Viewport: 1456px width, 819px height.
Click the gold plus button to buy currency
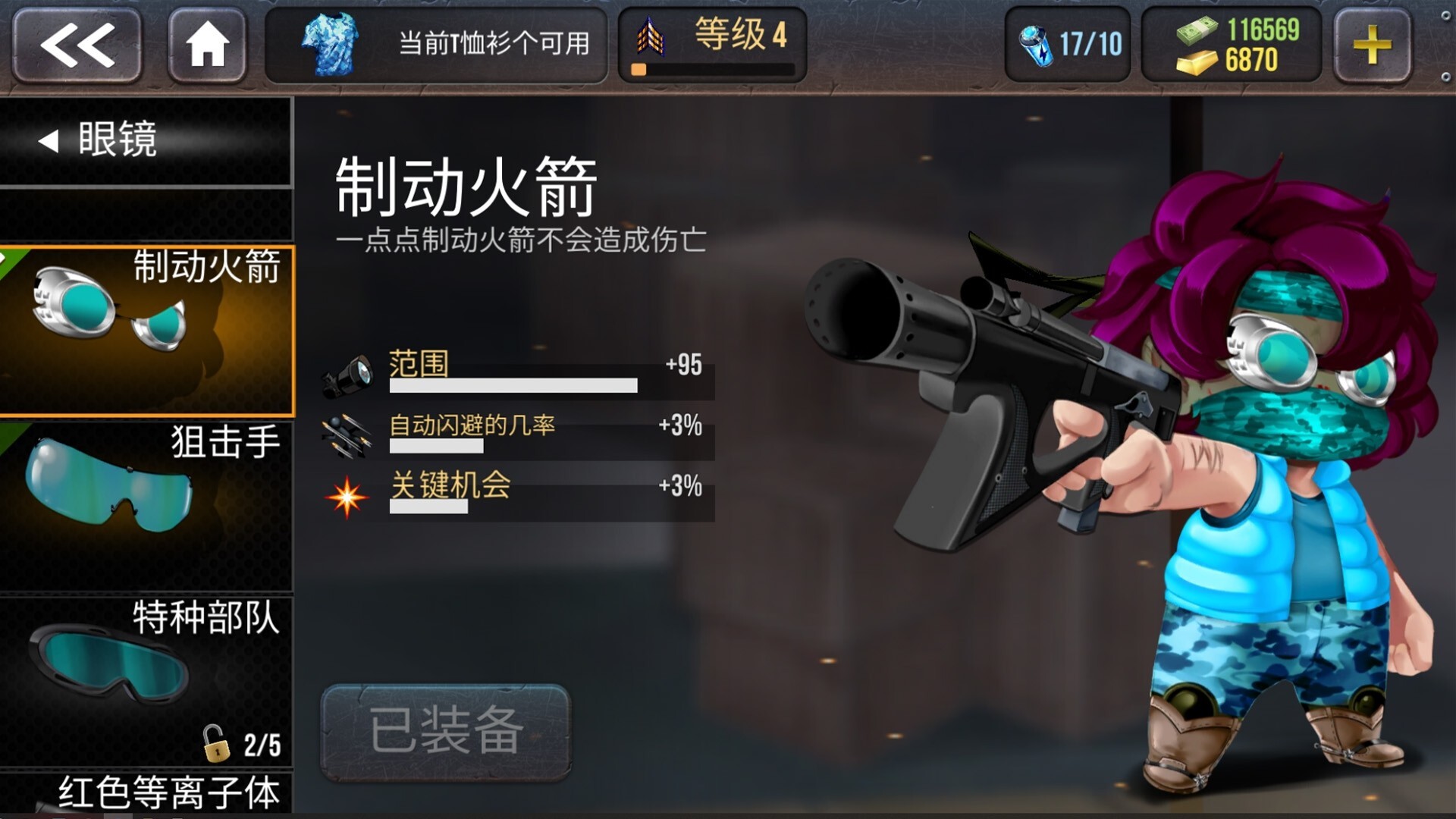click(1373, 43)
